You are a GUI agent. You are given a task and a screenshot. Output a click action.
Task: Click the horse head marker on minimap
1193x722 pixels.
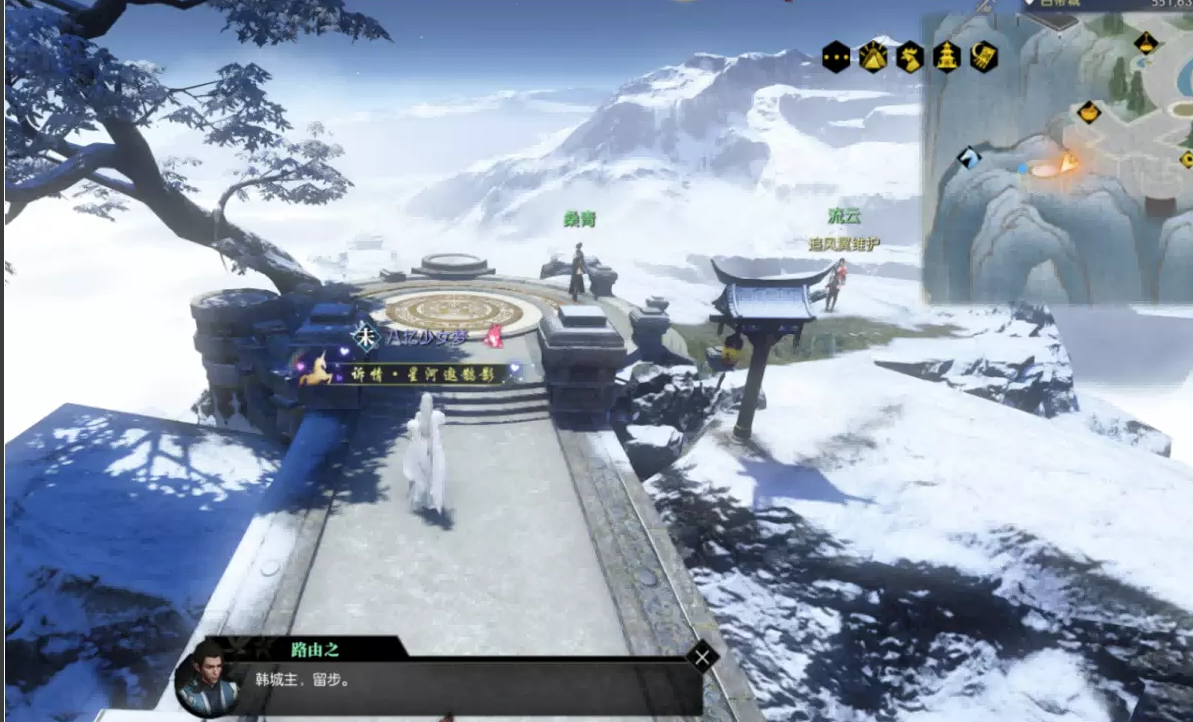pos(968,157)
